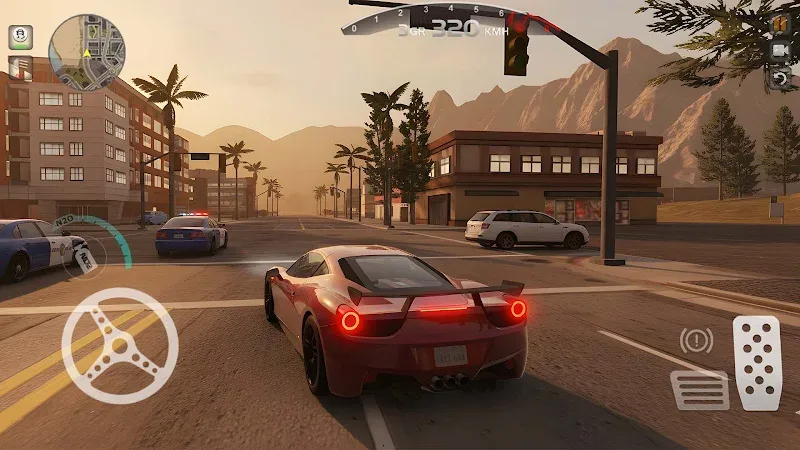Image resolution: width=800 pixels, height=450 pixels.
Task: Switch camera view with the camera icon
Action: (781, 50)
